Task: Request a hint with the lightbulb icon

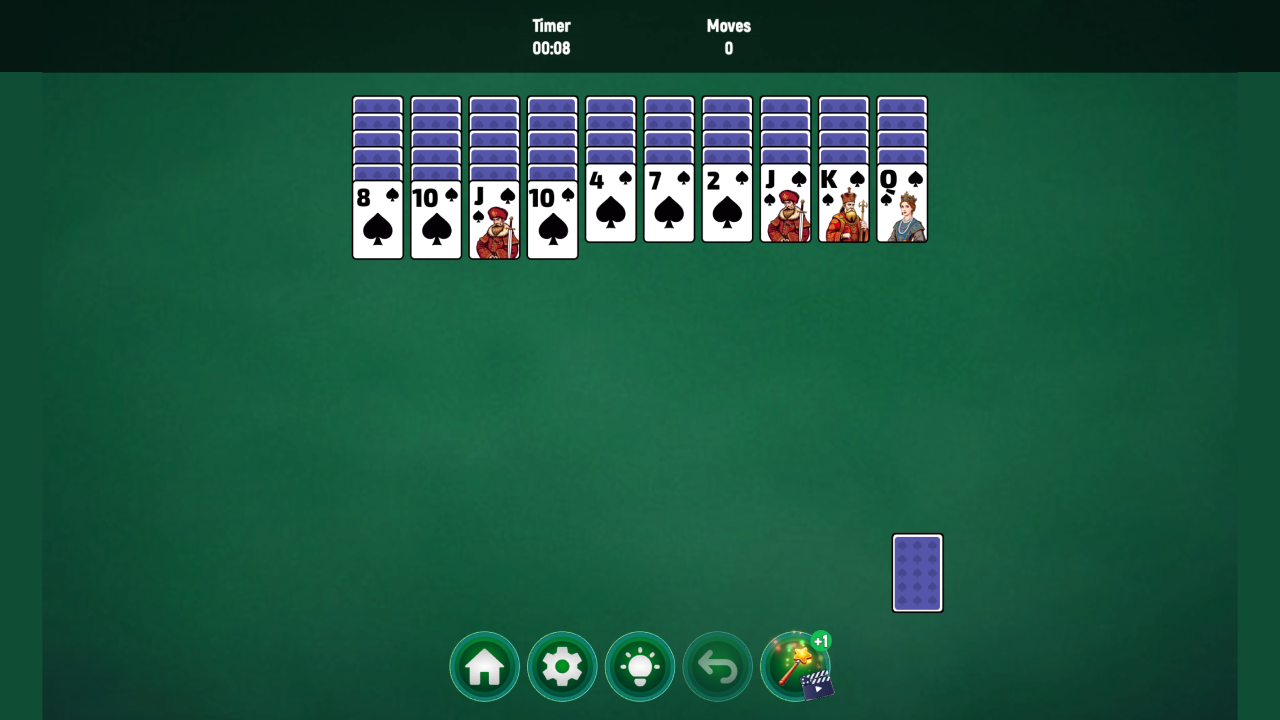Action: 639,665
